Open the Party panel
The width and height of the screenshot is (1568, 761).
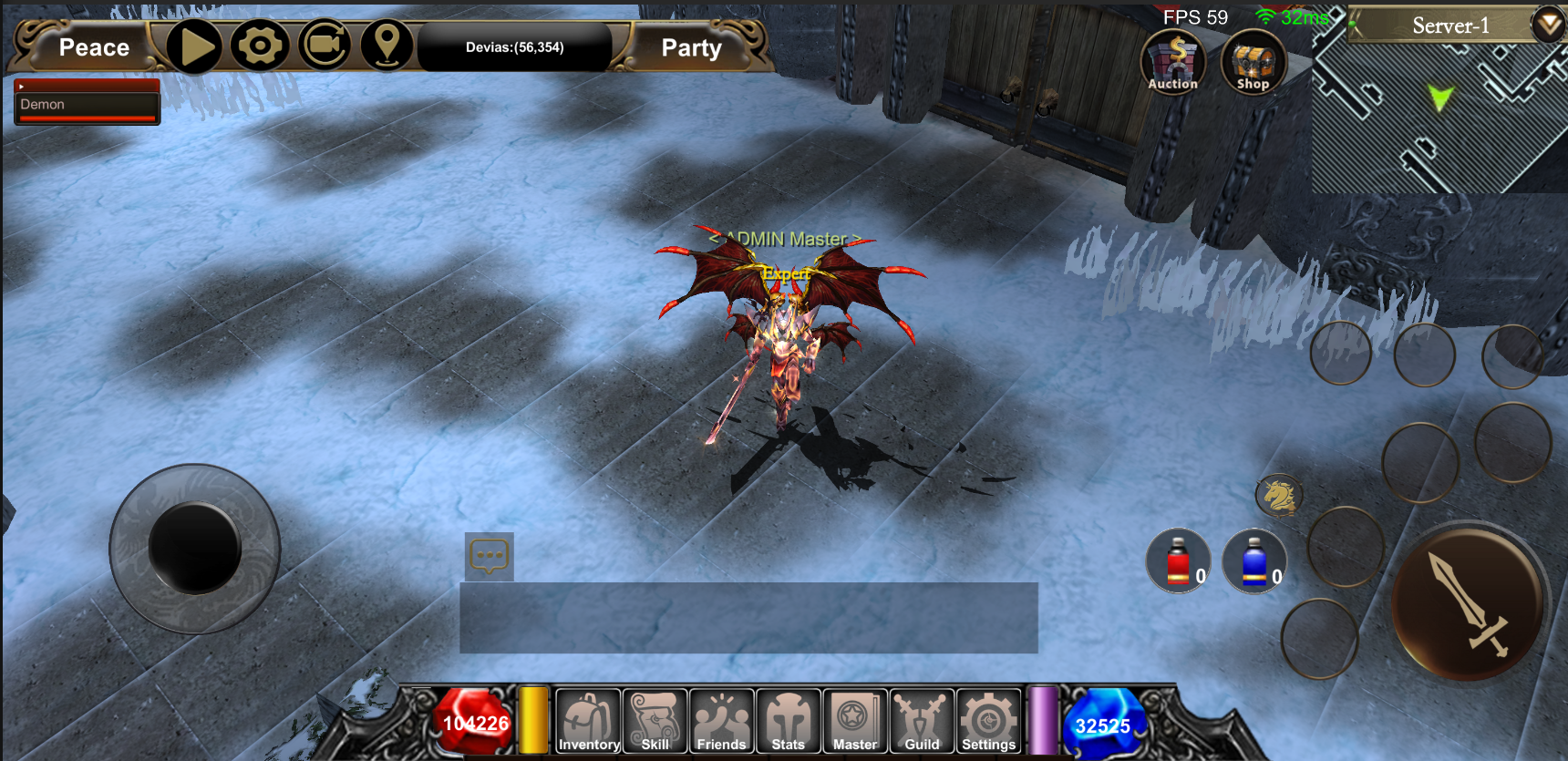[691, 47]
